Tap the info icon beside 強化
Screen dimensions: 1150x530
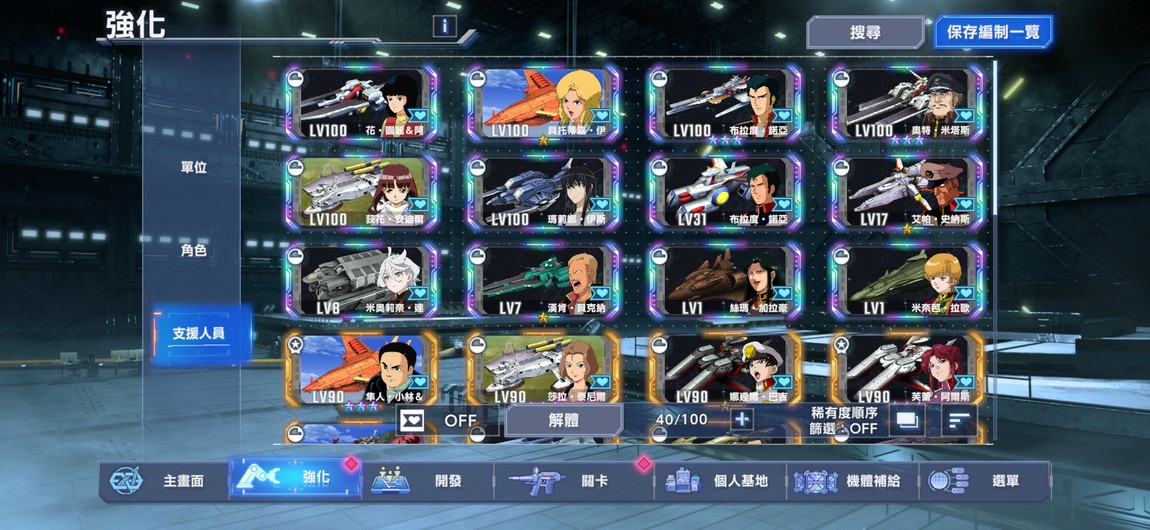pos(444,27)
